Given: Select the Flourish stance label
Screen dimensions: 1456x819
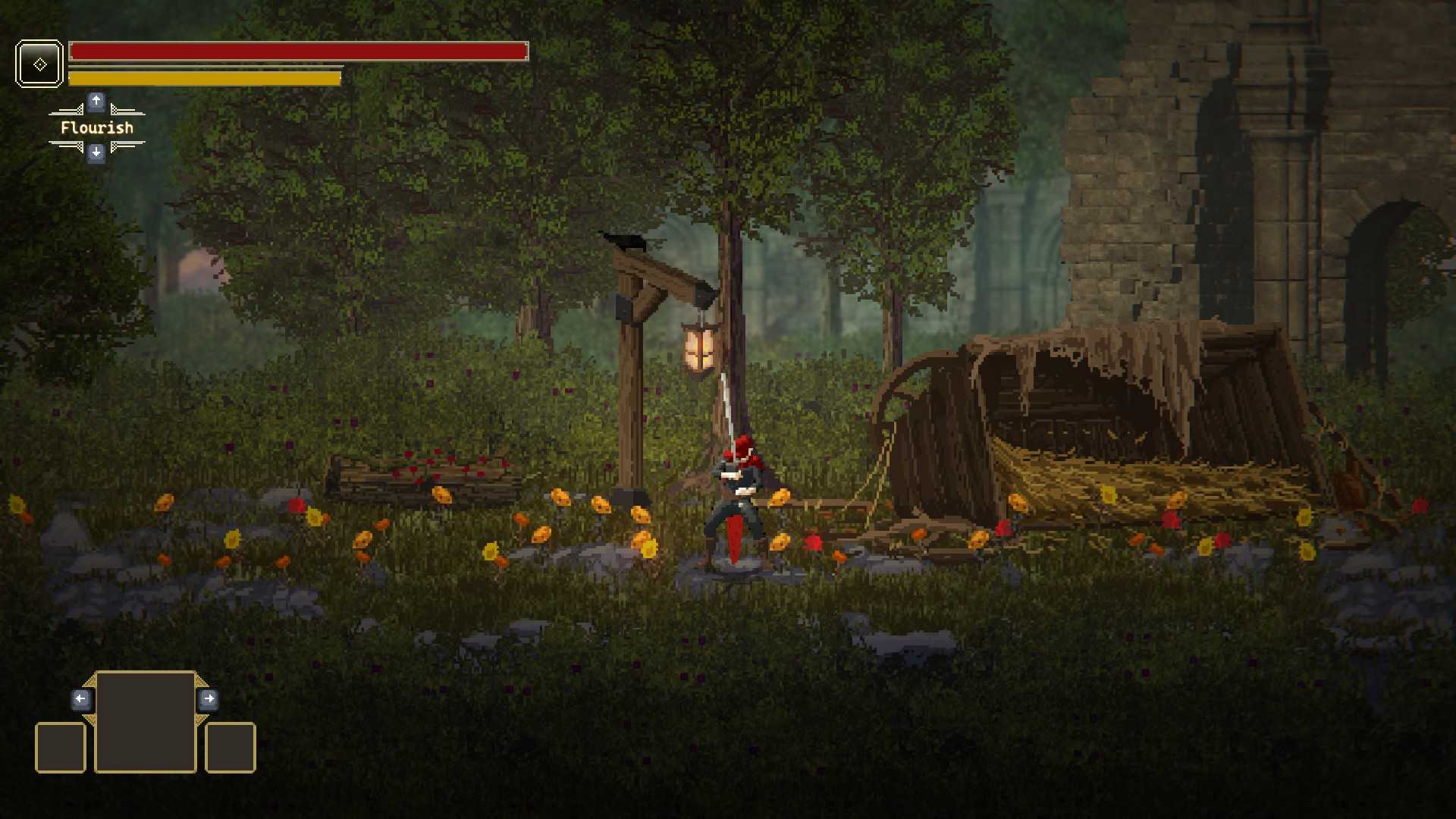Looking at the screenshot, I should [97, 127].
